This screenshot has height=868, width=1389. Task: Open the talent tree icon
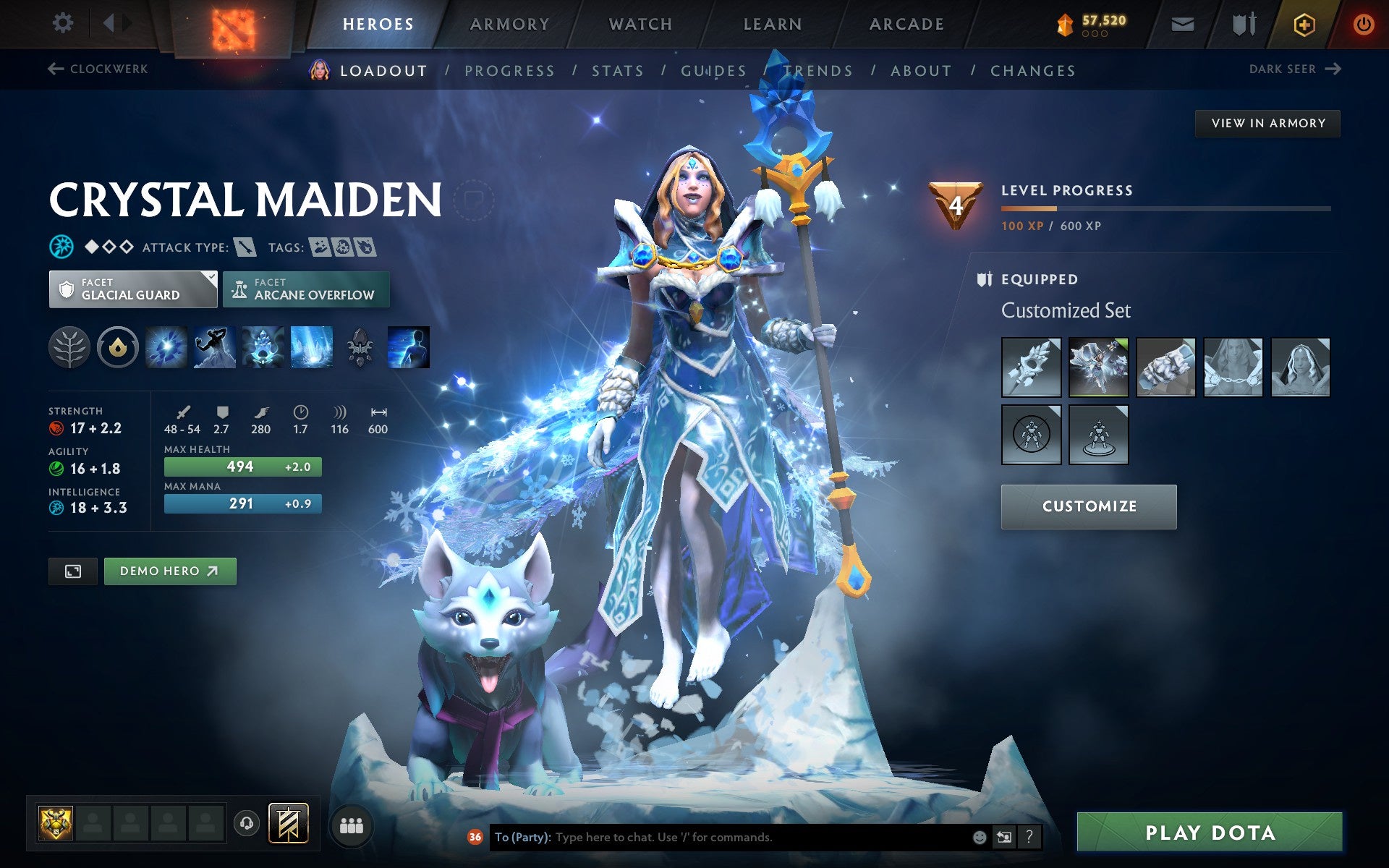[70, 346]
